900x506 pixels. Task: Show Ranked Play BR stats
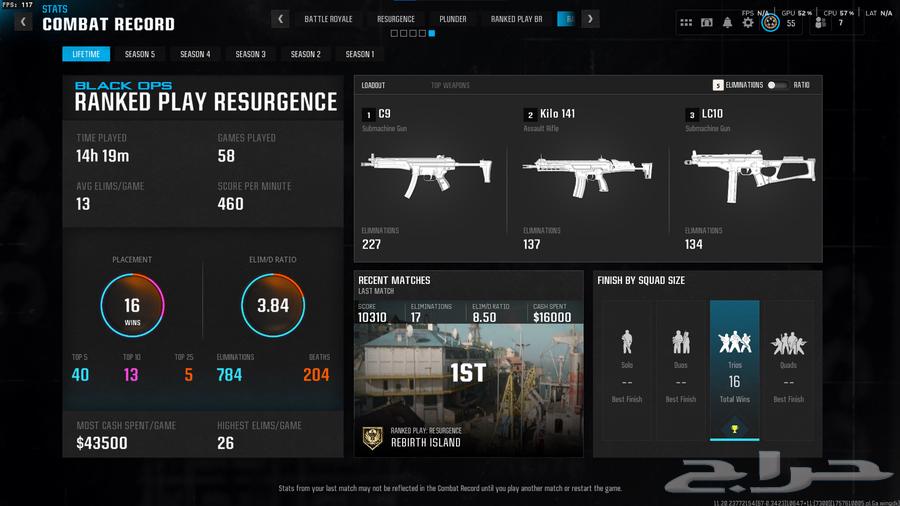516,19
